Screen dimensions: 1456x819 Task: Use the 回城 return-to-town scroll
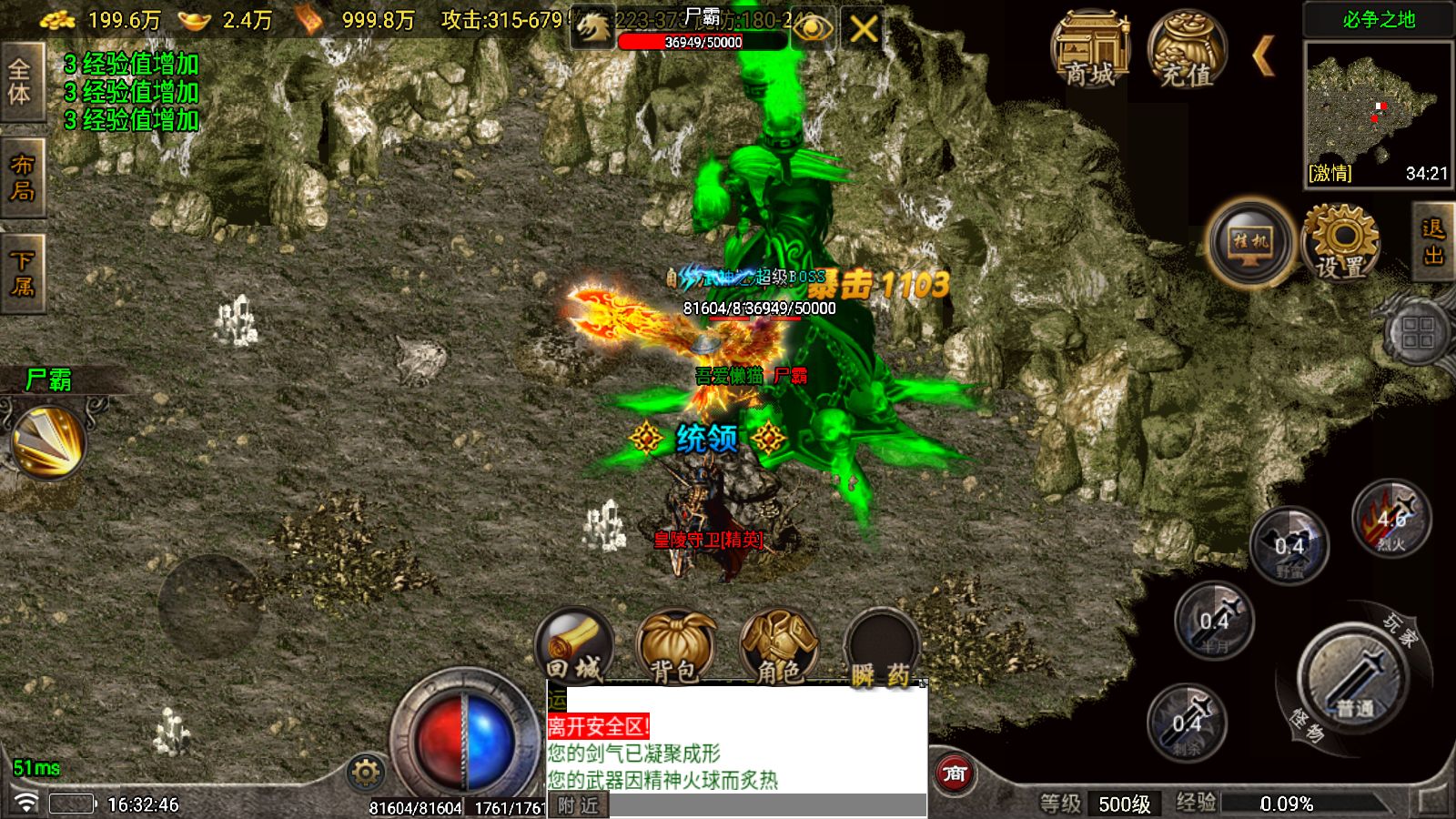click(574, 648)
